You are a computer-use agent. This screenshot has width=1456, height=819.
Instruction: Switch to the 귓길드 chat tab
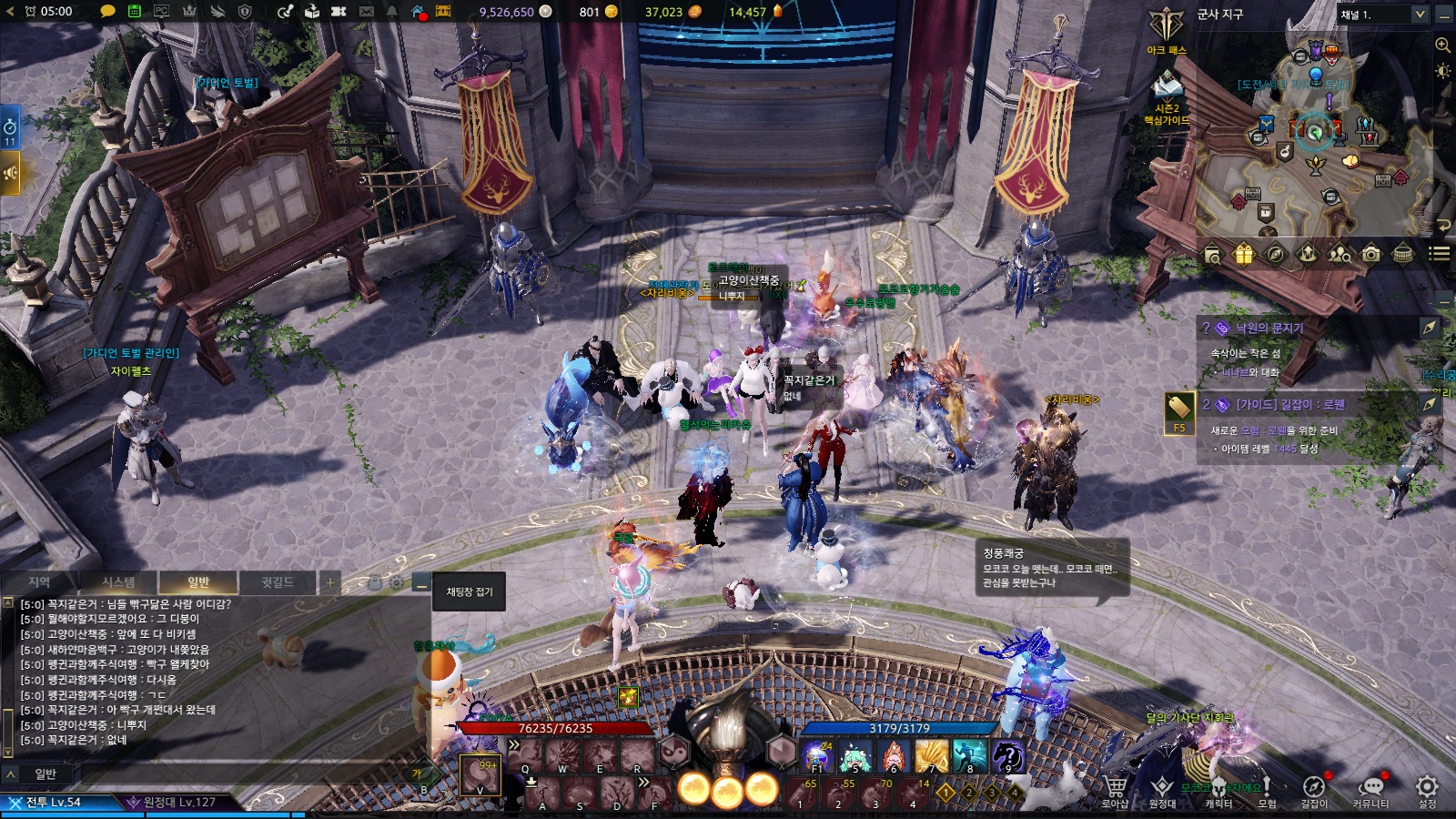tap(278, 582)
